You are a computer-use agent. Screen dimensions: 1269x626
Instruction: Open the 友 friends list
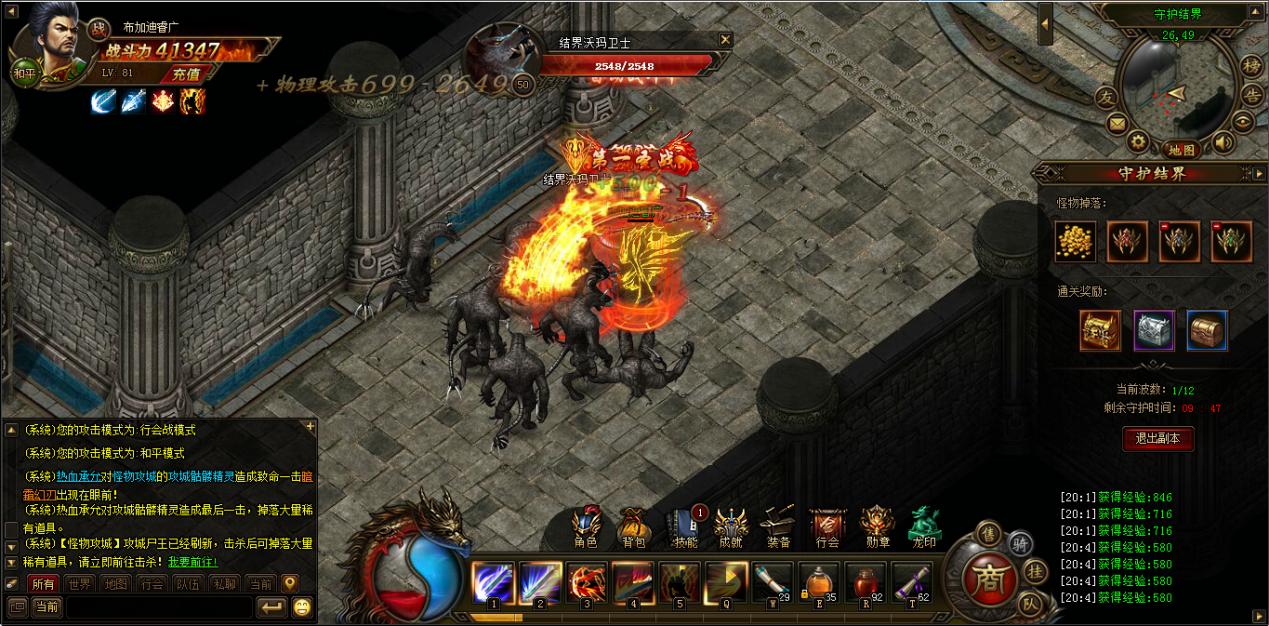click(x=1105, y=97)
